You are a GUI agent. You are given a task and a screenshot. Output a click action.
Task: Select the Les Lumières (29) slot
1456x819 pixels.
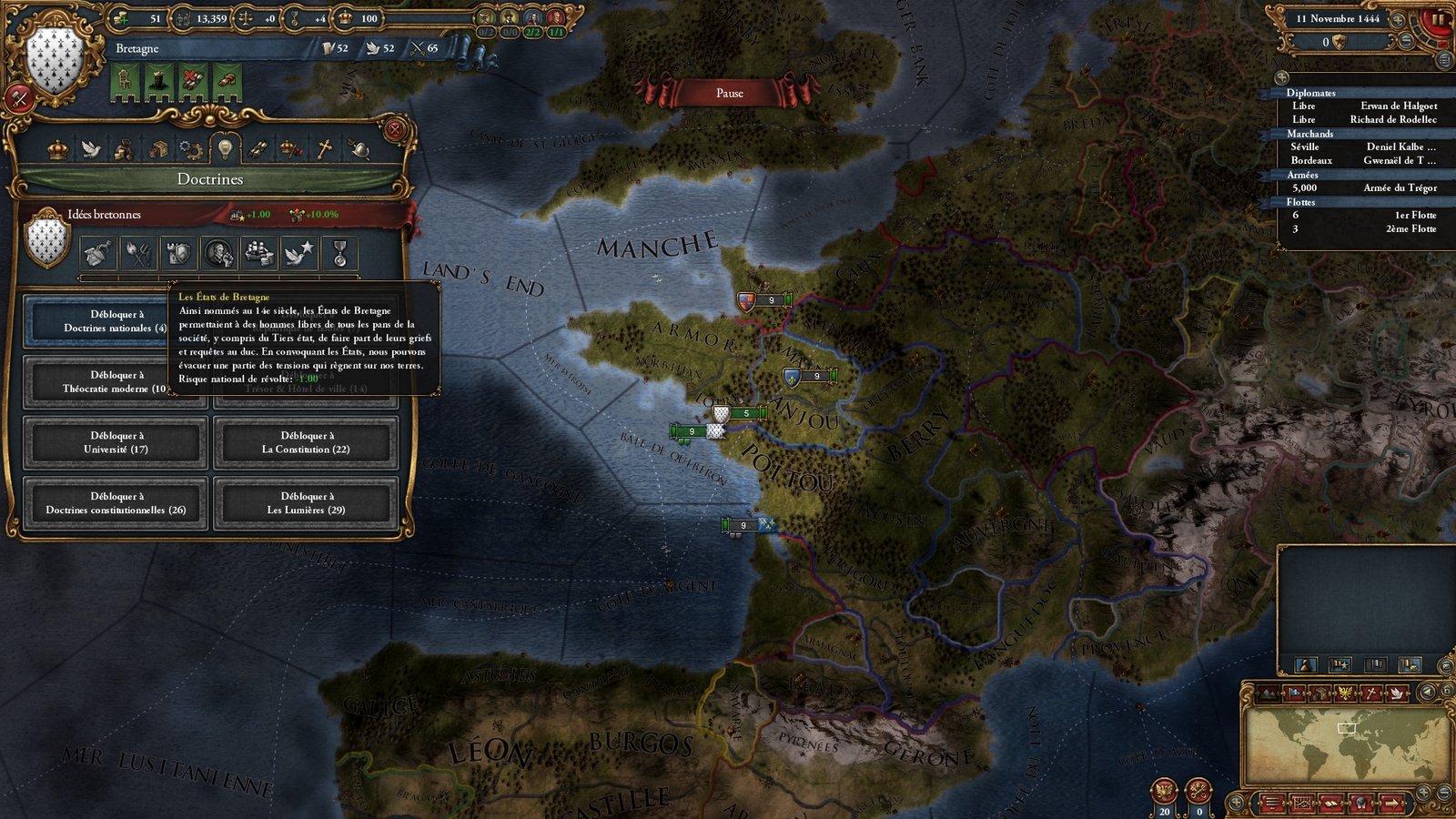click(x=306, y=503)
